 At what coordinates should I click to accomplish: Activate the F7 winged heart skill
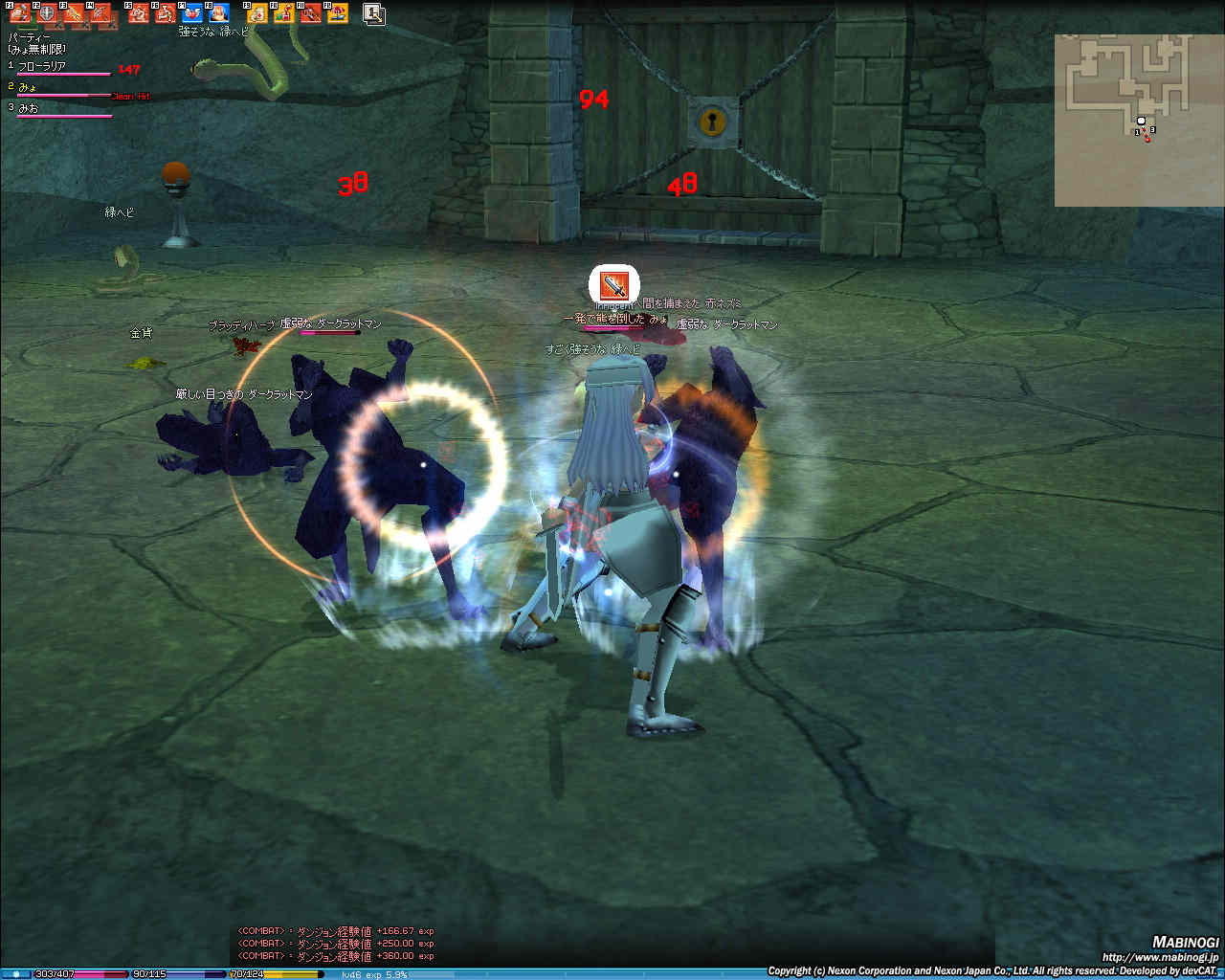pyautogui.click(x=192, y=13)
